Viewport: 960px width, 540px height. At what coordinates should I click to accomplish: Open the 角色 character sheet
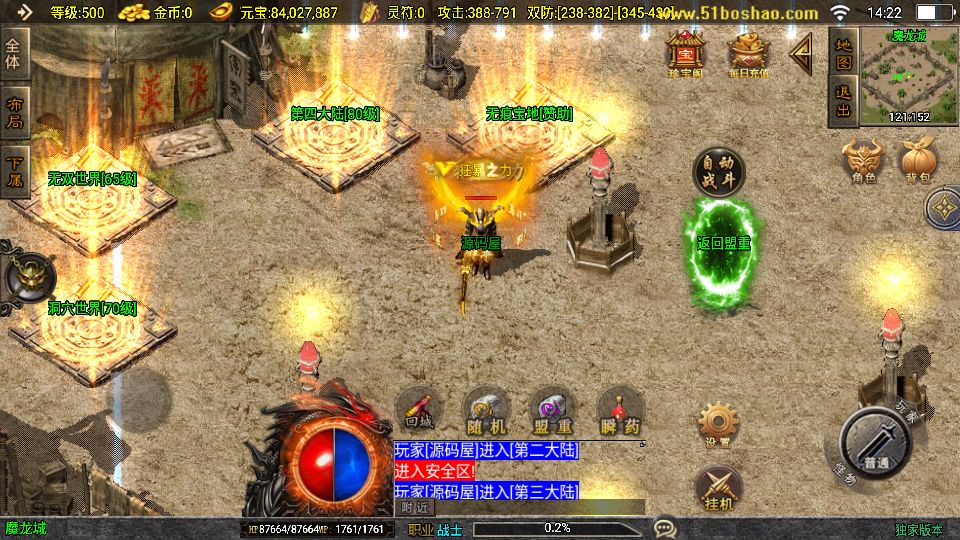(864, 160)
